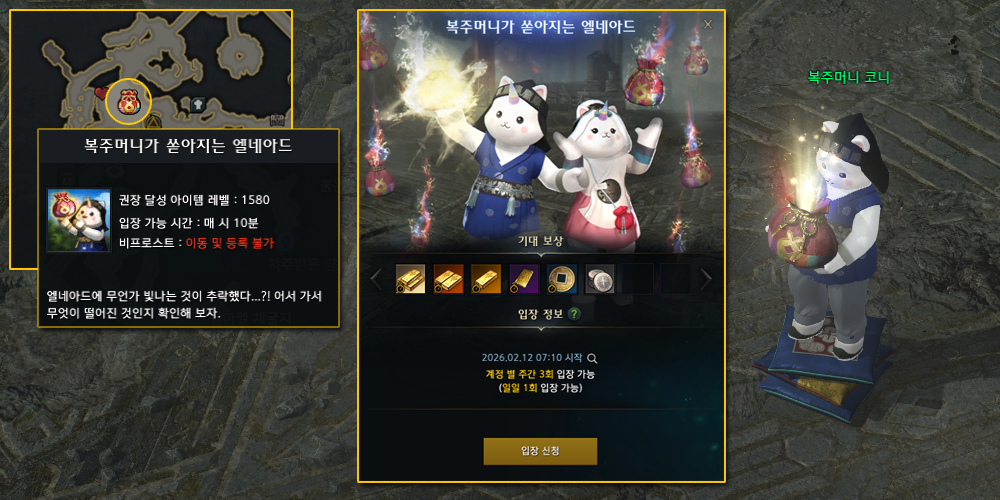Screen dimensions: 1000x500
Task: Select the gold bar reward on orange background
Action: 486,279
